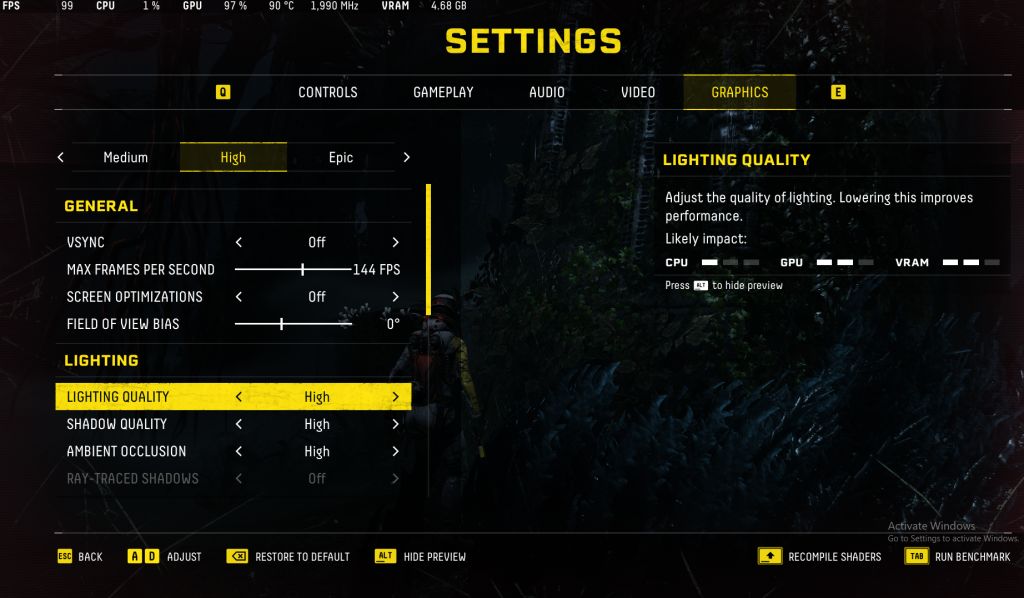Lower Shadow Quality using its left arrow
Viewport: 1024px width, 598px height.
[x=239, y=424]
